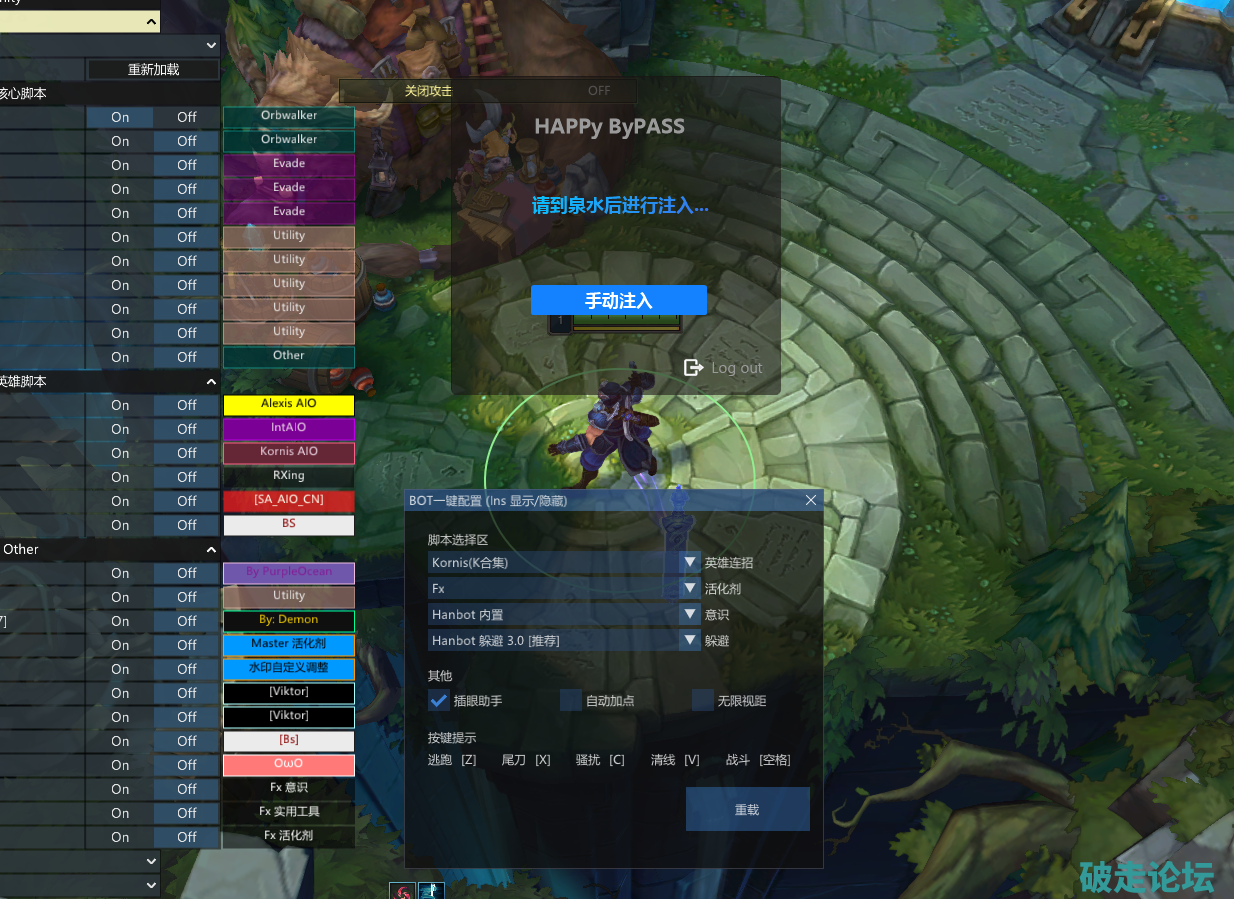Select the yellow Alexis AIO label
This screenshot has height=899, width=1234.
(x=288, y=404)
